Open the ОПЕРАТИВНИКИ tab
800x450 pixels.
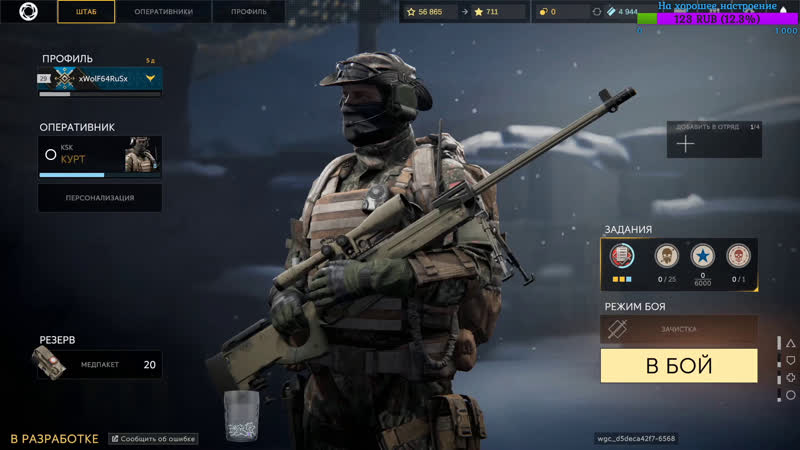(x=164, y=12)
